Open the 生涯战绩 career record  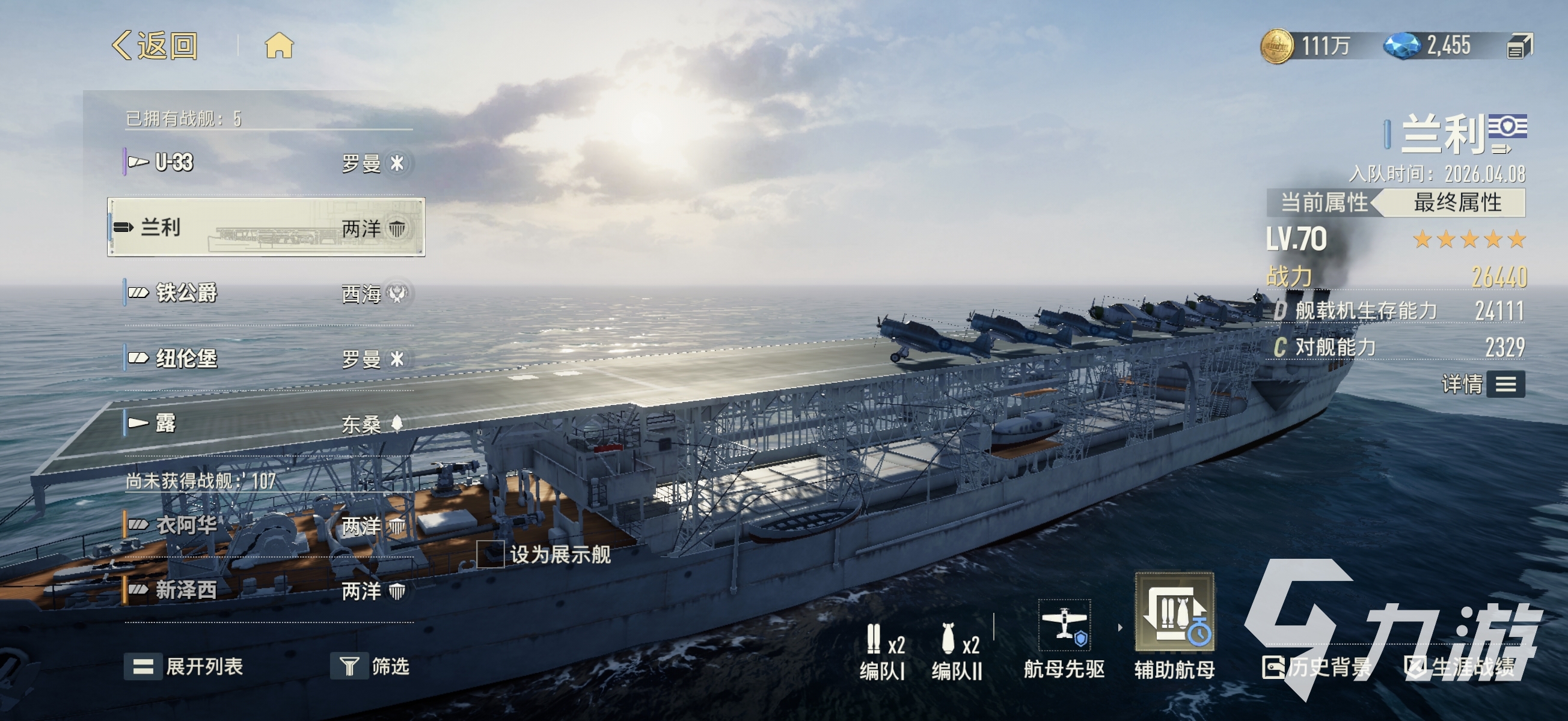1460,668
